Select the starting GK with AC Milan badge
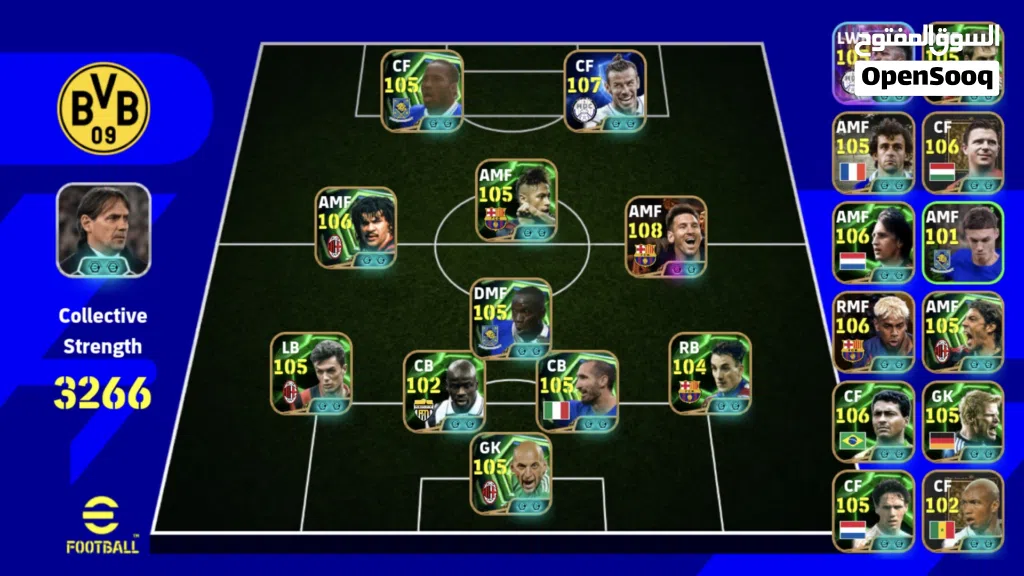The image size is (1024, 576). [x=511, y=474]
